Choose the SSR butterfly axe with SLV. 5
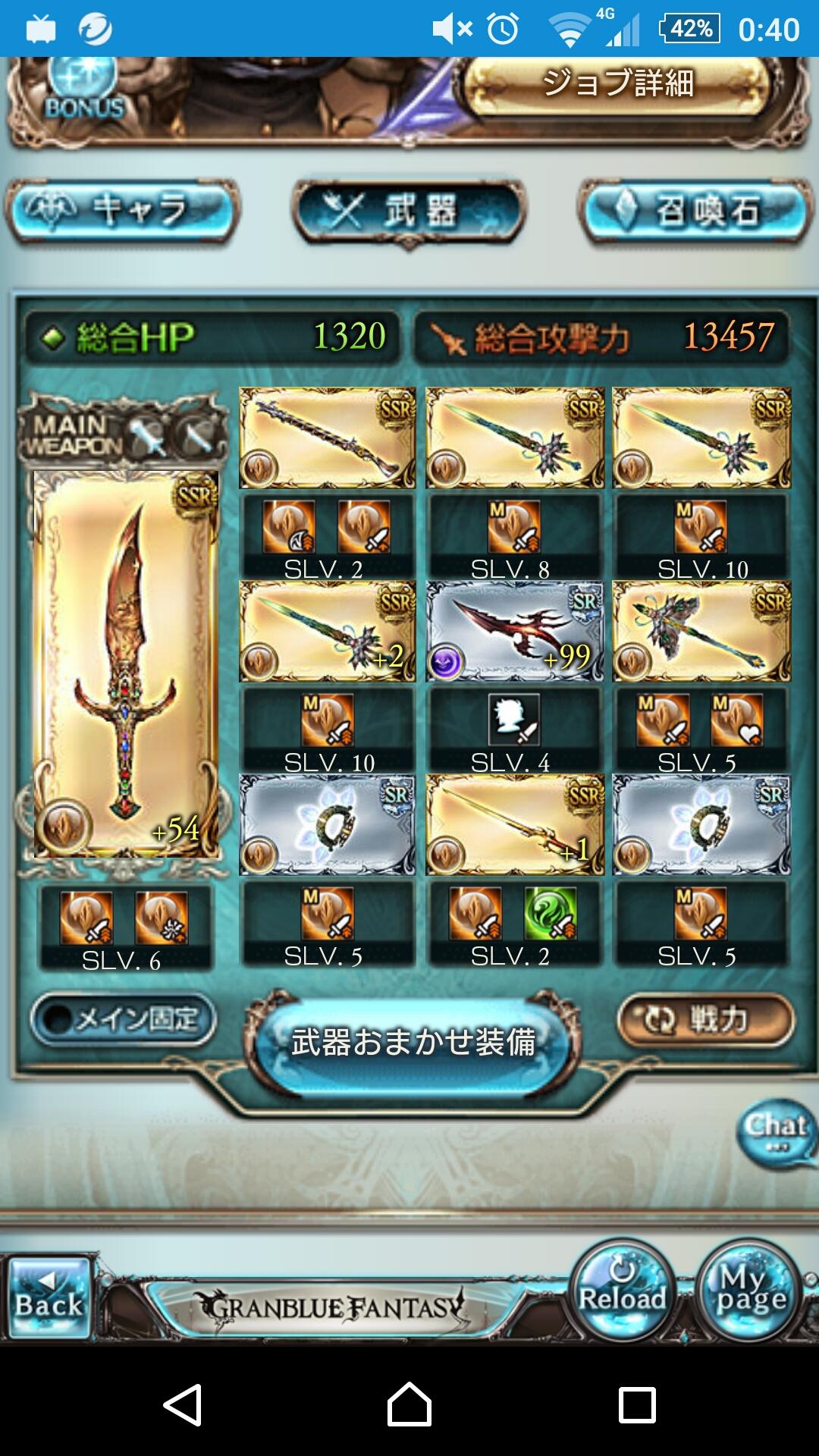Viewport: 819px width, 1456px height. click(x=701, y=631)
